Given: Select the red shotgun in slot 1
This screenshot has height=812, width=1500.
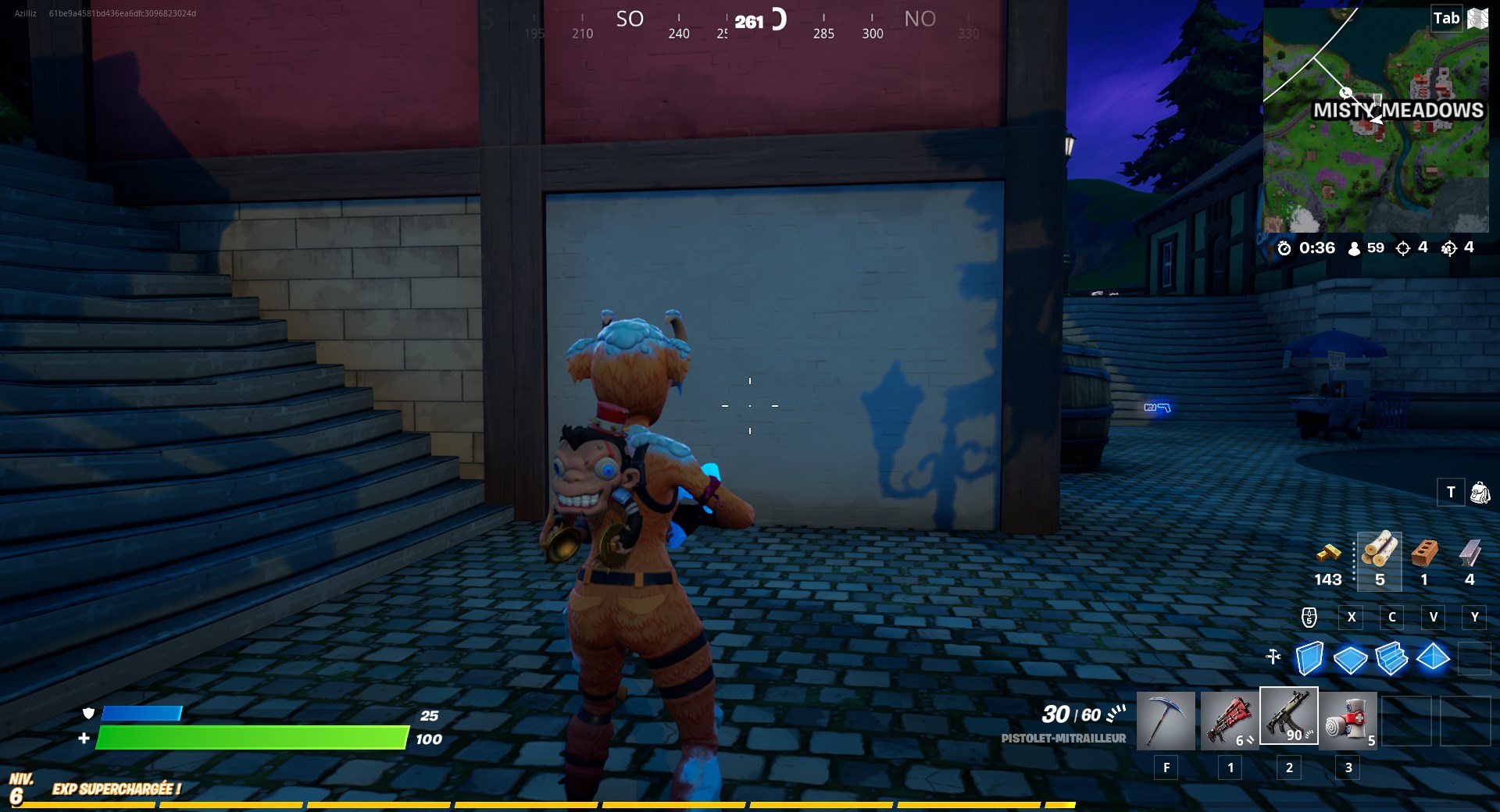Looking at the screenshot, I should 1230,720.
